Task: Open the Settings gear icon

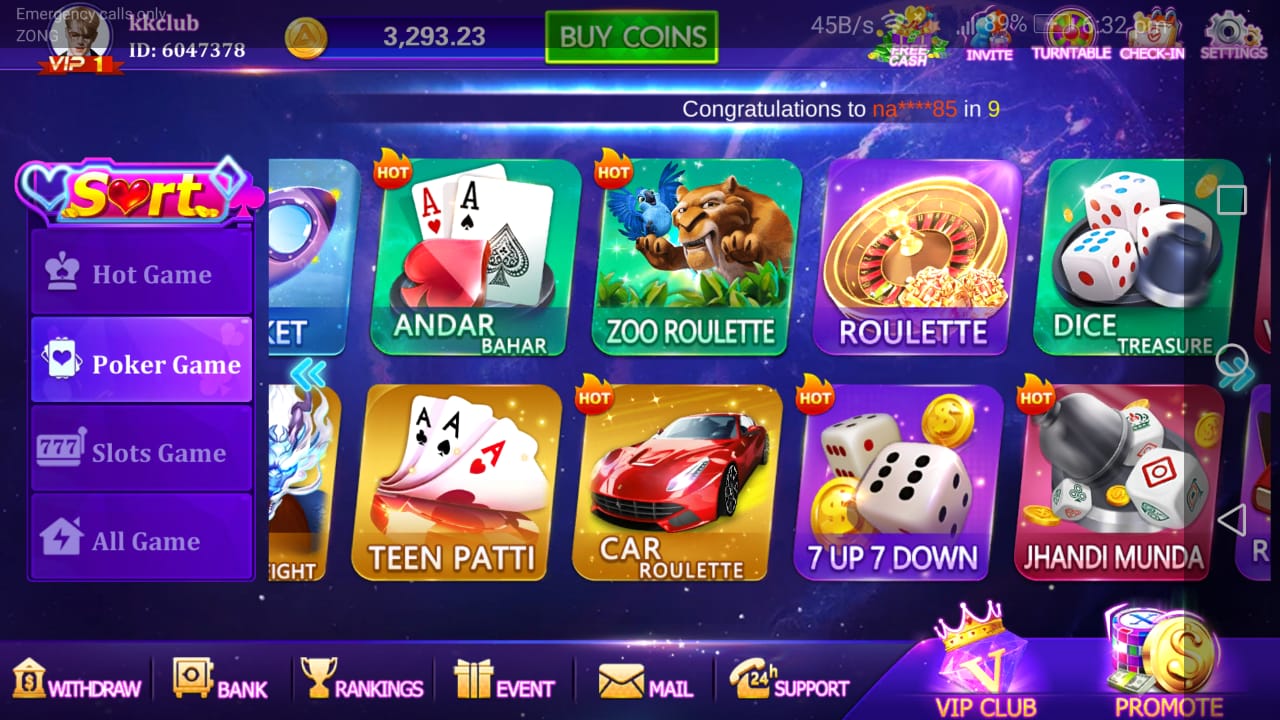Action: pyautogui.click(x=1231, y=35)
